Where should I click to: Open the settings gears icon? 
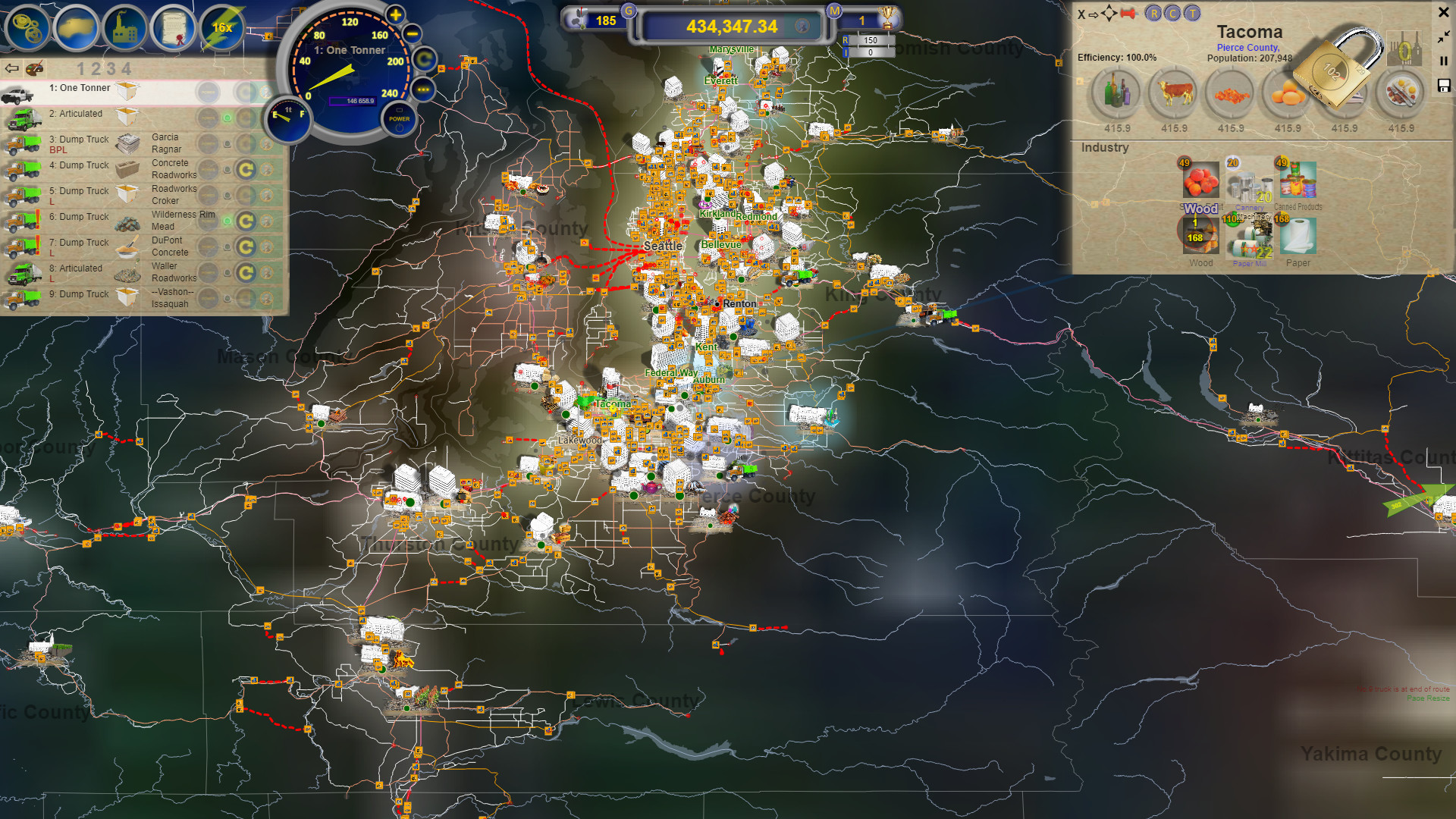click(25, 28)
